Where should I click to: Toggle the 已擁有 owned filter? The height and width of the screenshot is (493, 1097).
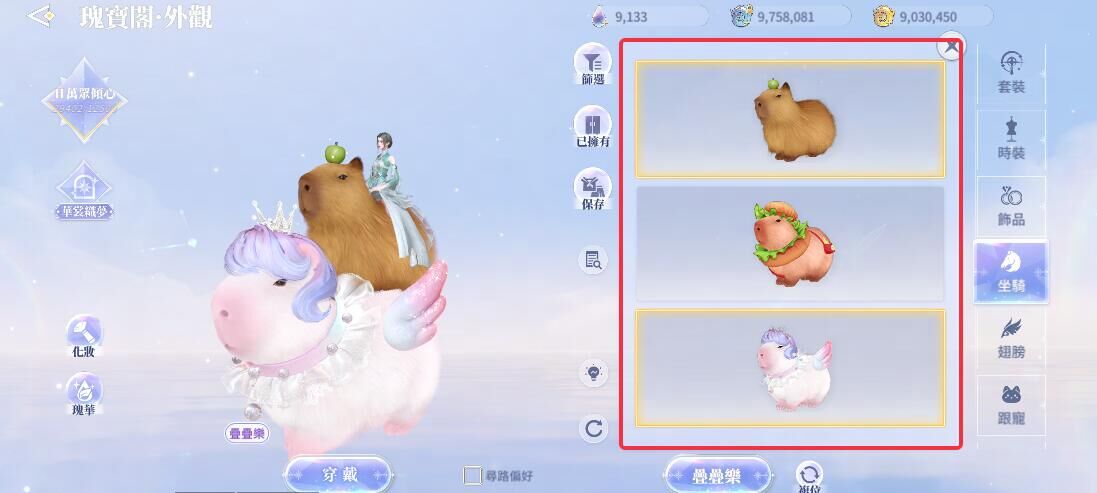click(x=592, y=127)
